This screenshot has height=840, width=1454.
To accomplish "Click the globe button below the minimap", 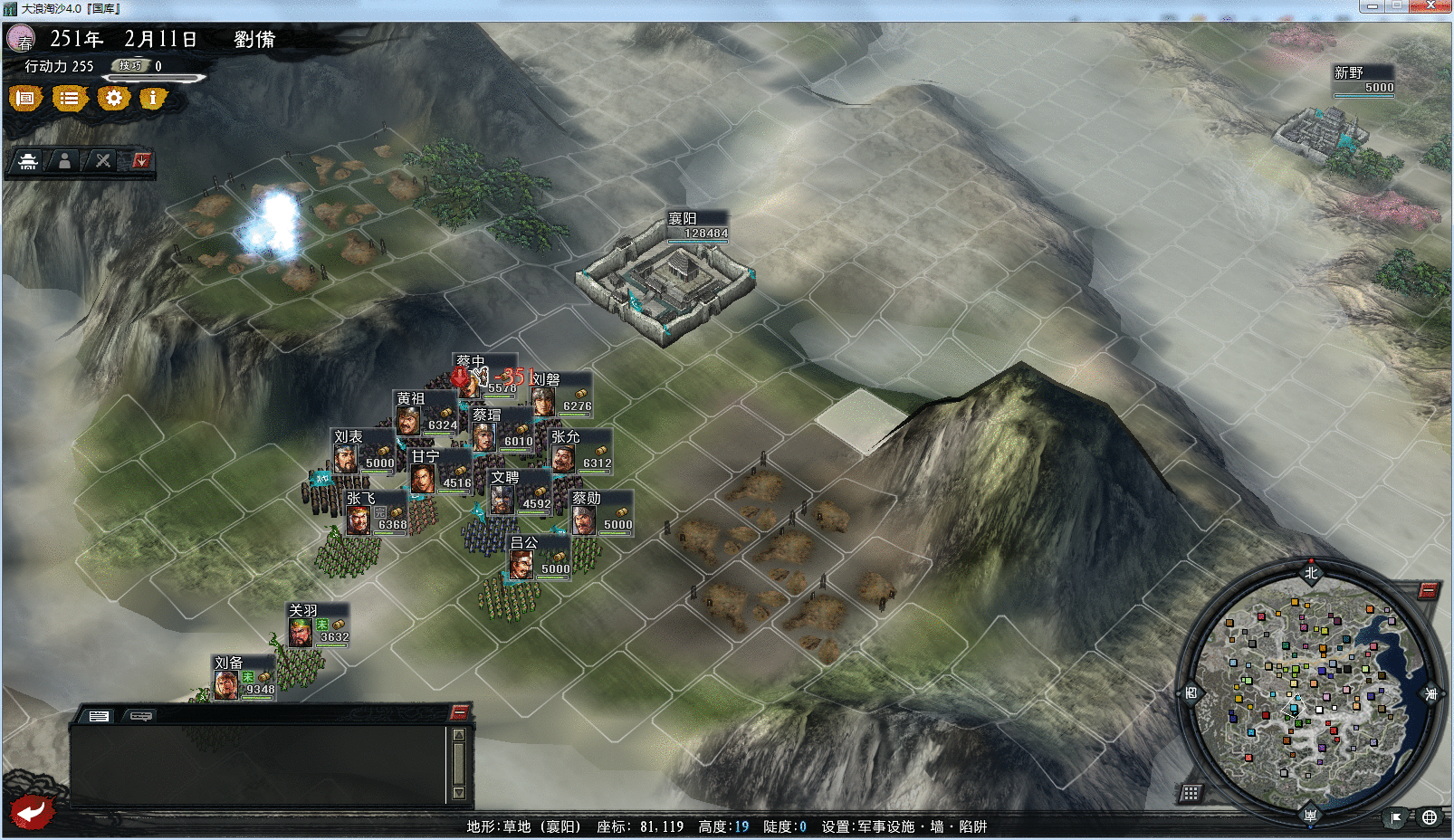I will click(x=1430, y=817).
